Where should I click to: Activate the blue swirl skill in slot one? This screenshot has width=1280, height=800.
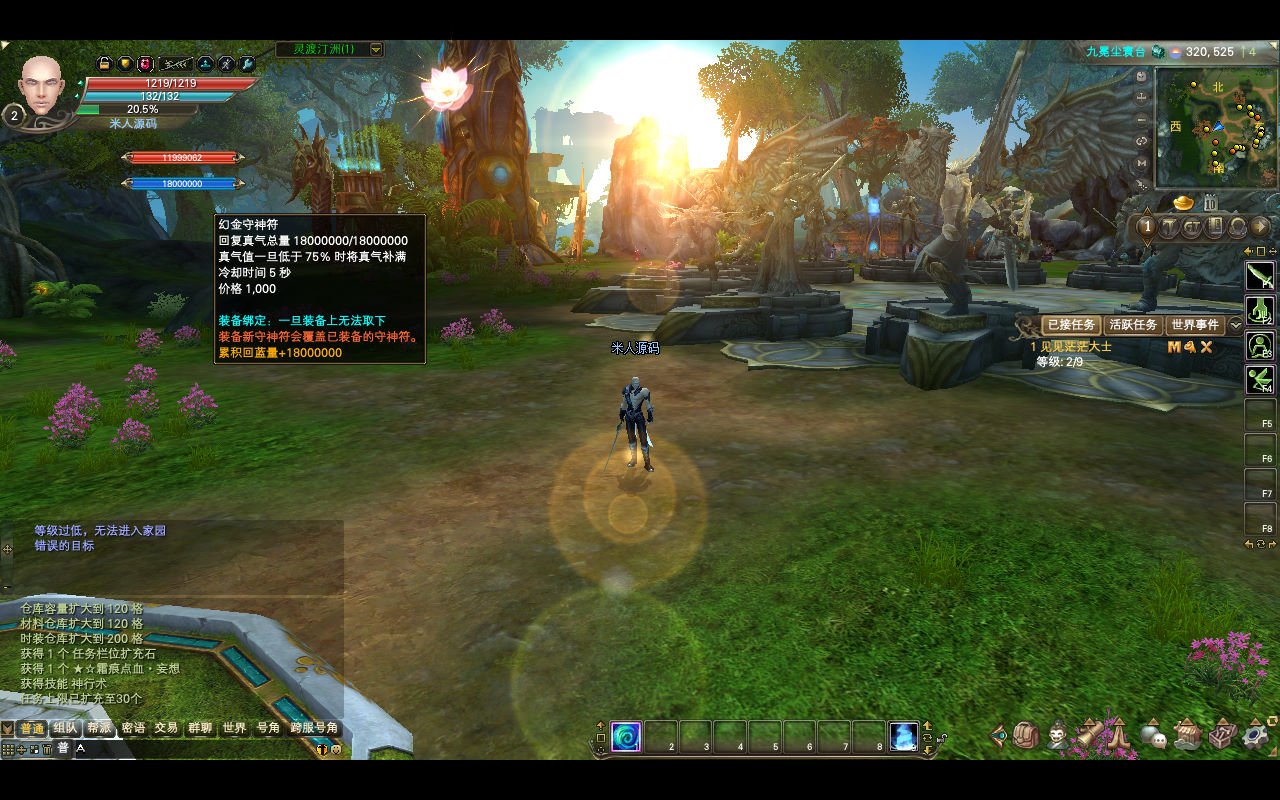pyautogui.click(x=626, y=737)
